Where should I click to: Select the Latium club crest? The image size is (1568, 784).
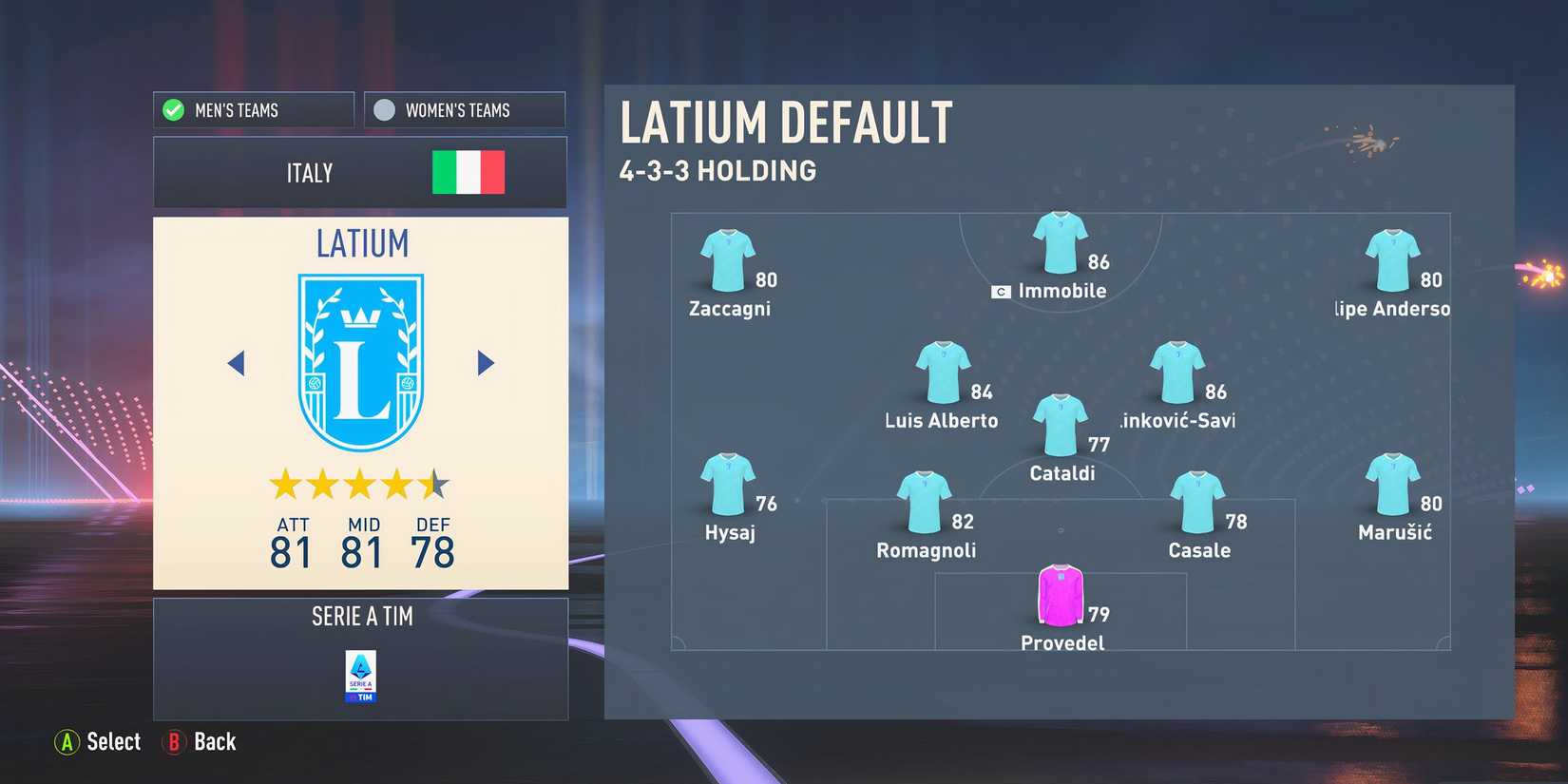click(361, 356)
